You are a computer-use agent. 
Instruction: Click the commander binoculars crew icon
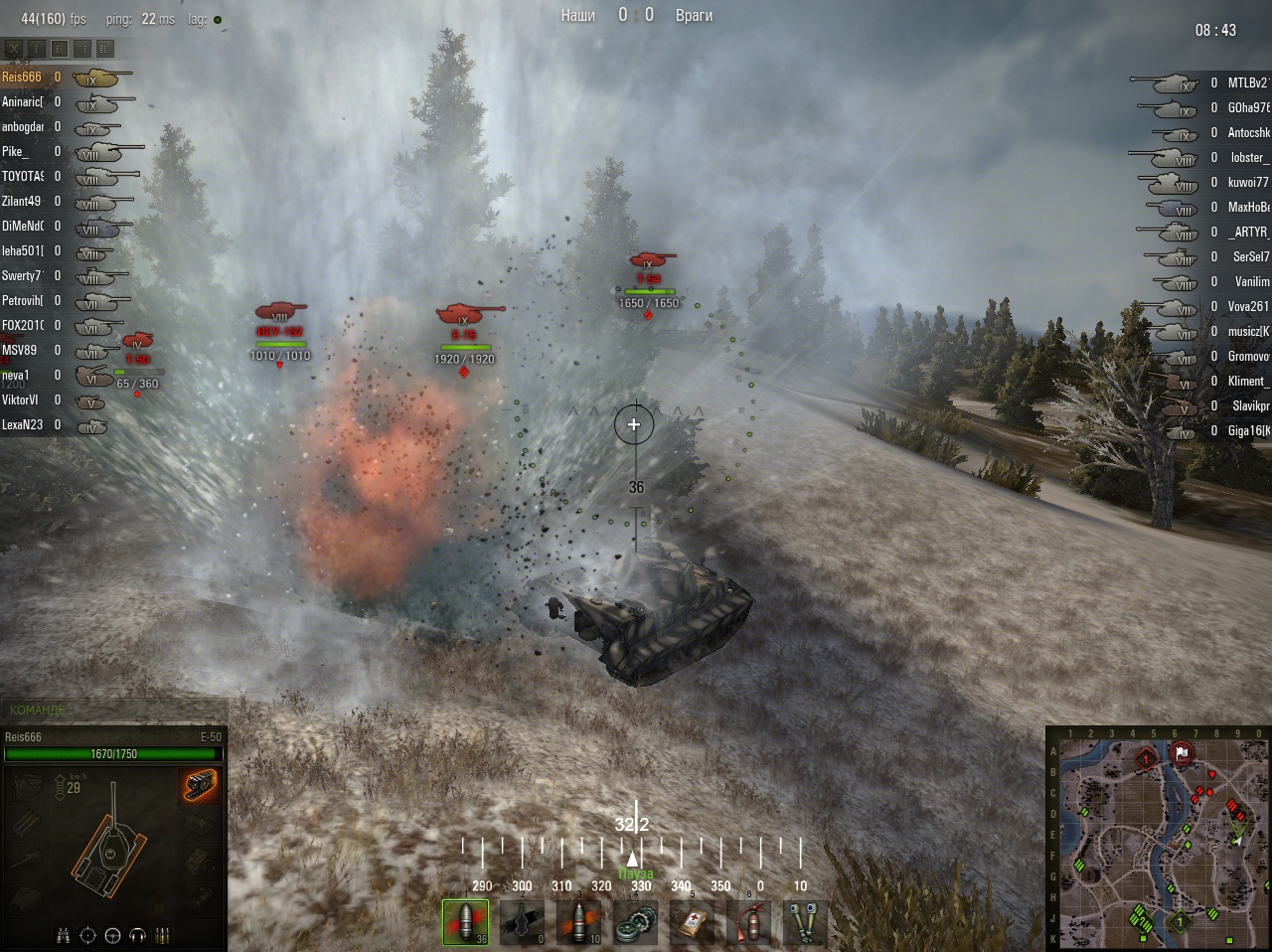pyautogui.click(x=64, y=935)
